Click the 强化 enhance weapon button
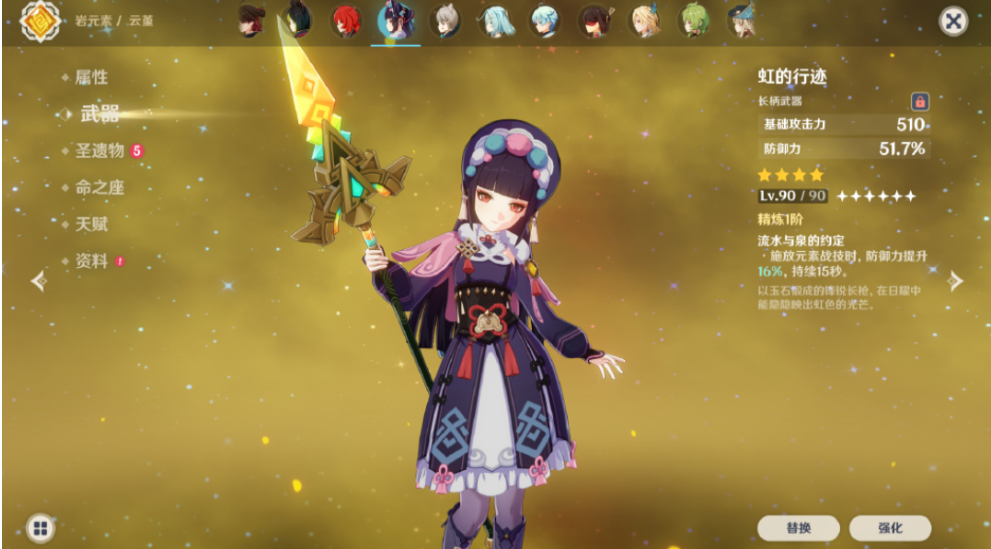This screenshot has width=991, height=549. pyautogui.click(x=890, y=528)
